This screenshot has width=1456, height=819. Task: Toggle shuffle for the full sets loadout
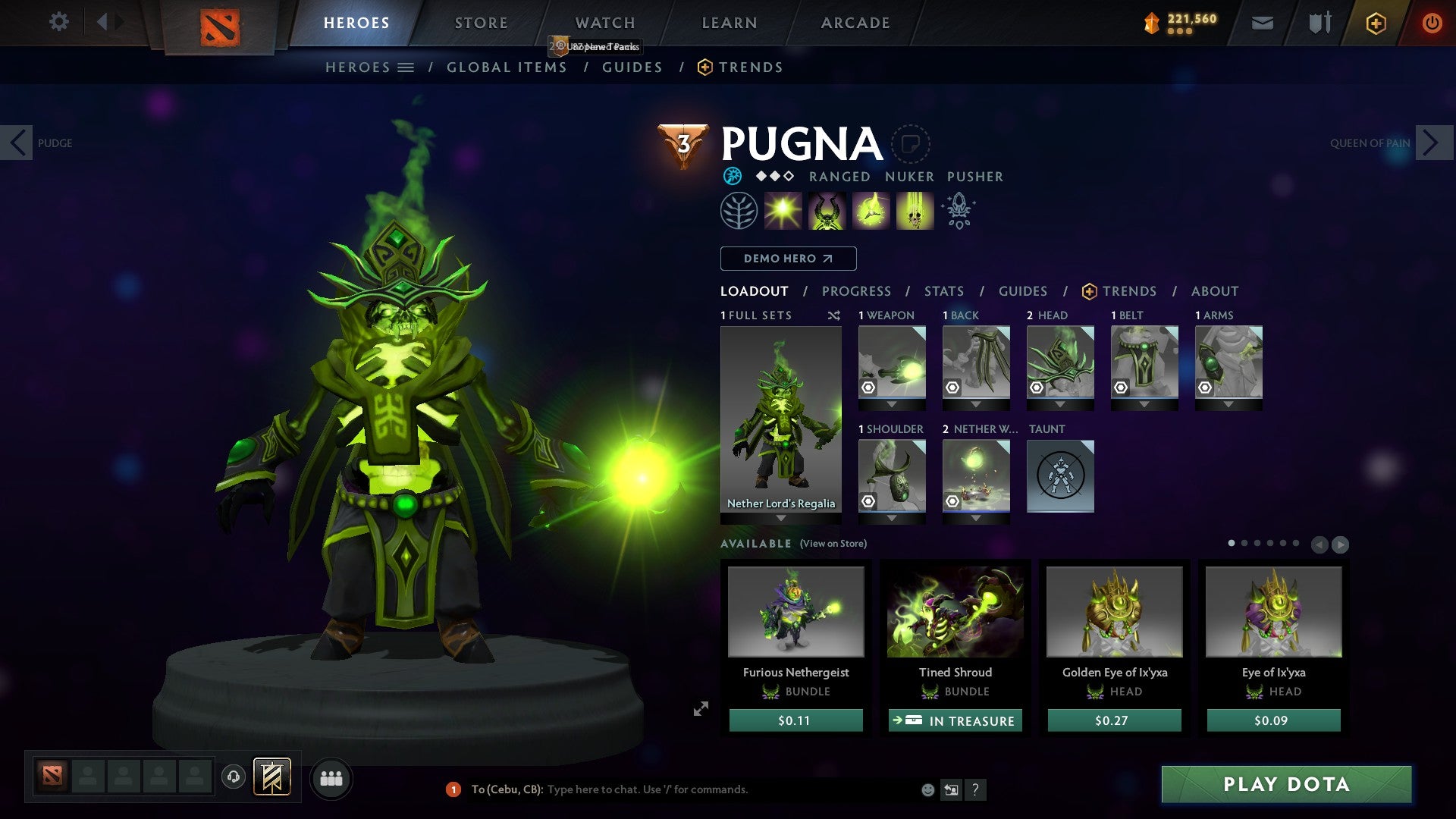(x=834, y=315)
